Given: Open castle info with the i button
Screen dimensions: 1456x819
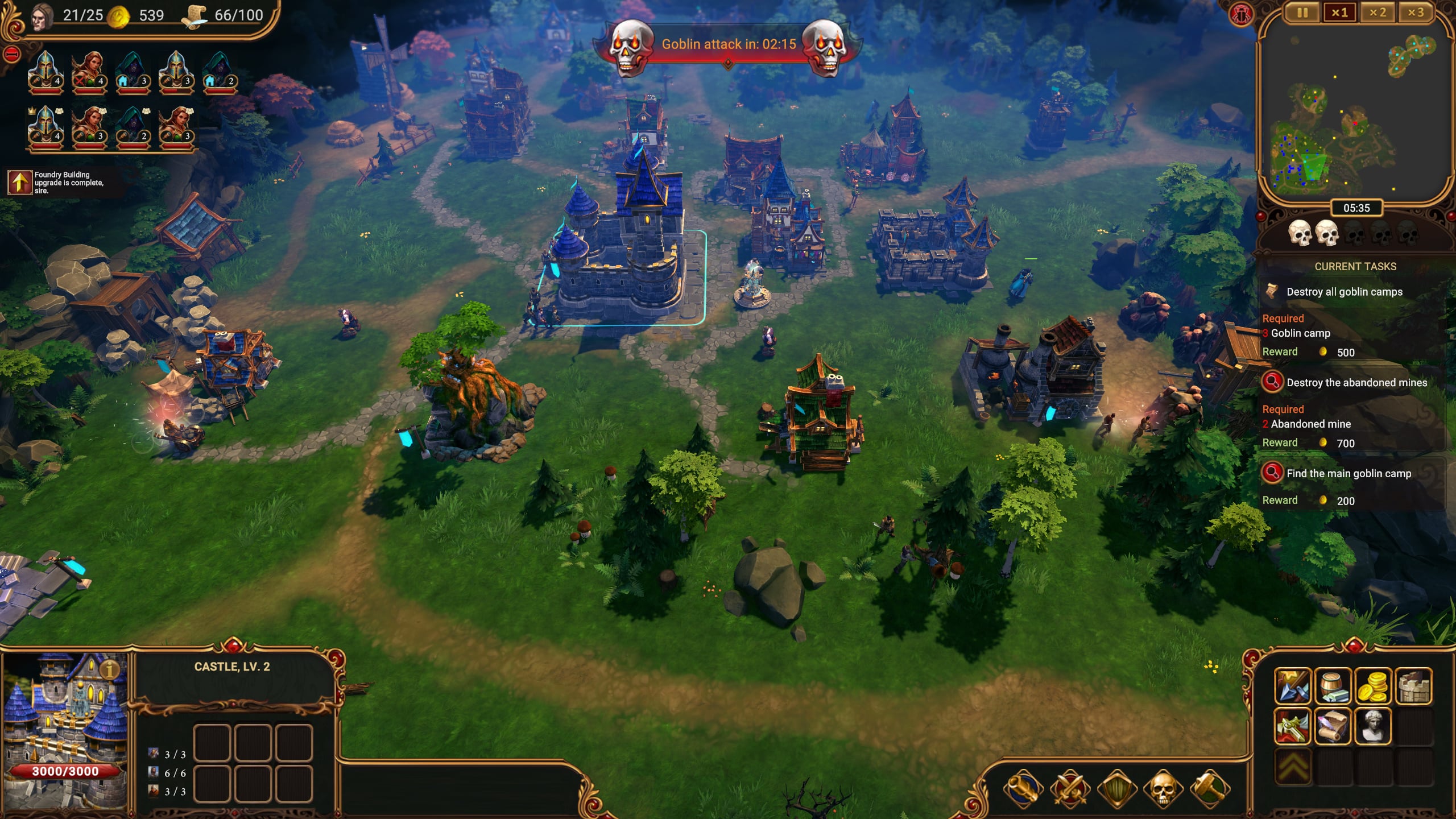Looking at the screenshot, I should pyautogui.click(x=110, y=669).
